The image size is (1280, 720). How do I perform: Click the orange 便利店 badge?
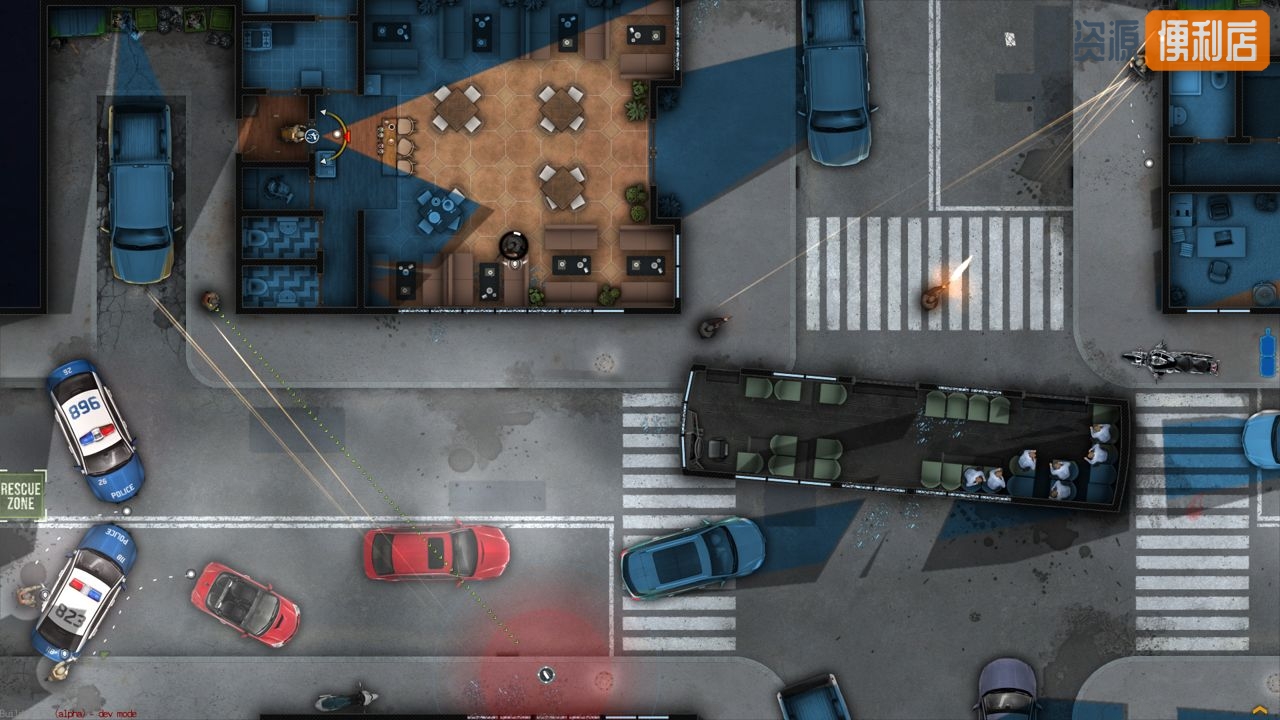pos(1207,41)
